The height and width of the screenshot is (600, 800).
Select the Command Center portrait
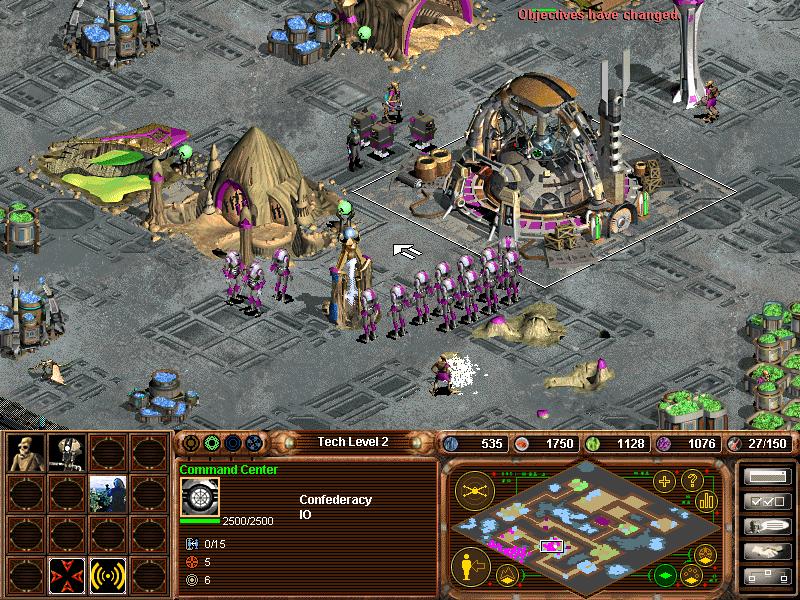pyautogui.click(x=199, y=497)
